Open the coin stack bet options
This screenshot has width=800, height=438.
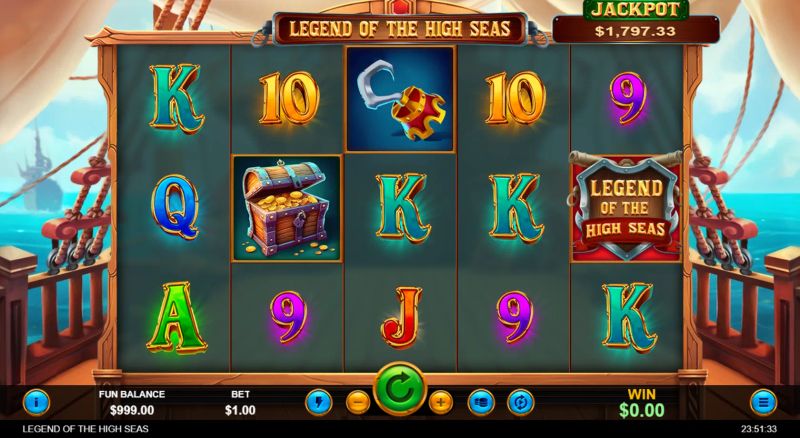click(x=482, y=402)
